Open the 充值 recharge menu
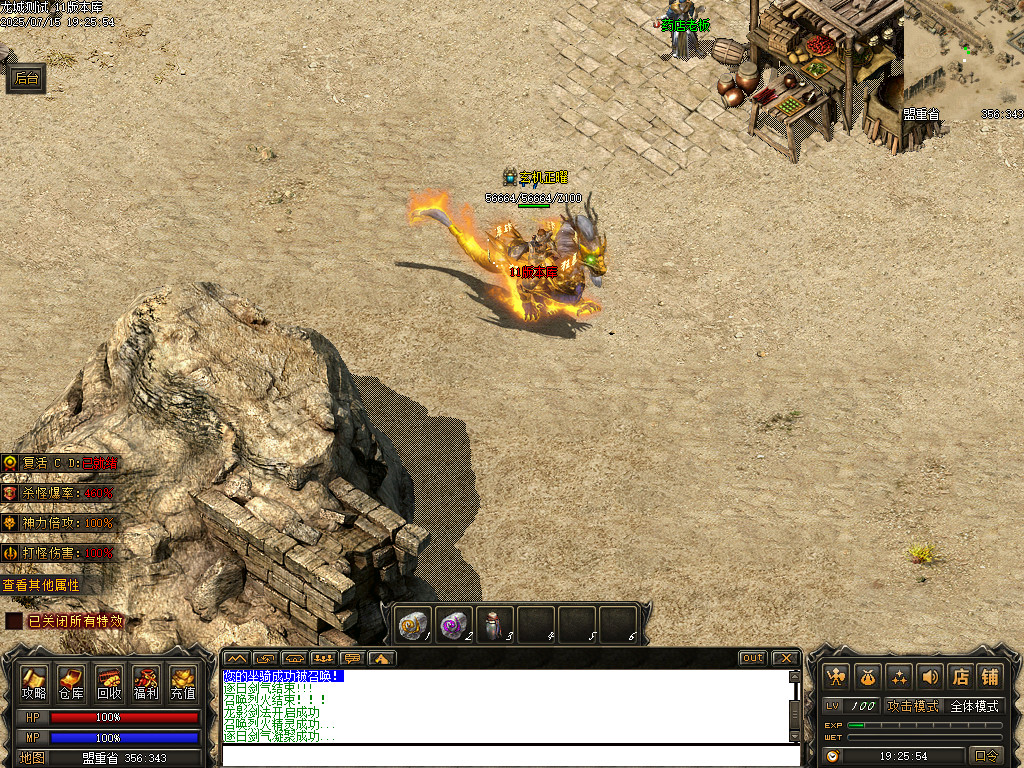The width and height of the screenshot is (1024, 768). [x=183, y=683]
